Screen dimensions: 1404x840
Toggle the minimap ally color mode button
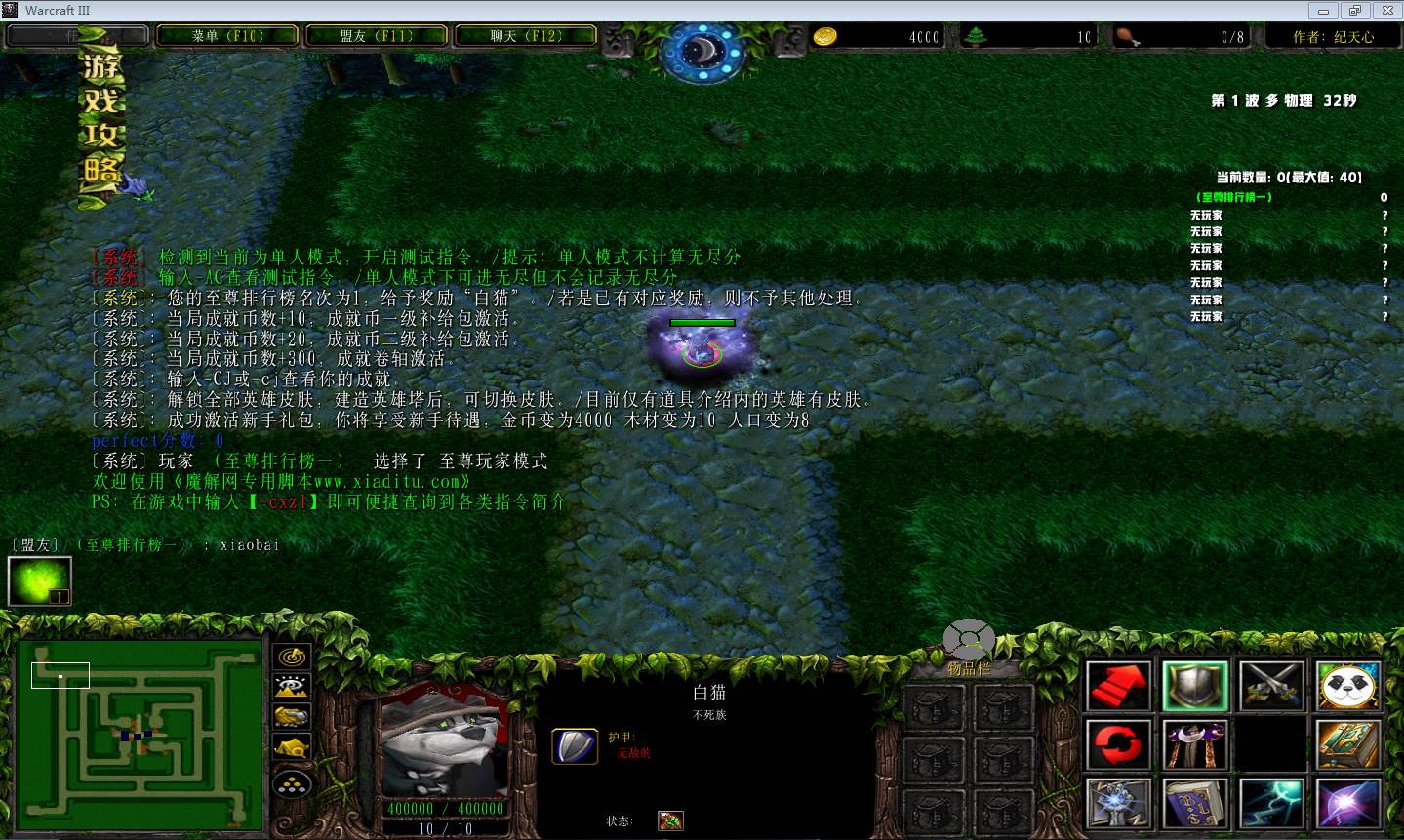coord(292,717)
